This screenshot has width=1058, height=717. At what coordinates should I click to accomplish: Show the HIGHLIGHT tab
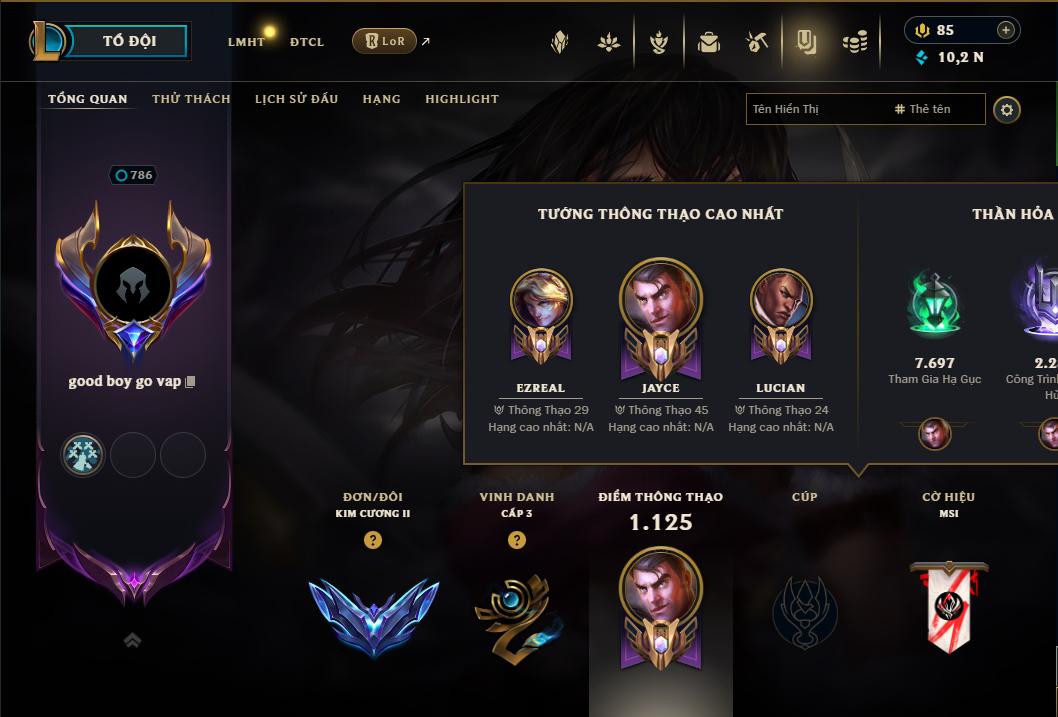tap(461, 99)
